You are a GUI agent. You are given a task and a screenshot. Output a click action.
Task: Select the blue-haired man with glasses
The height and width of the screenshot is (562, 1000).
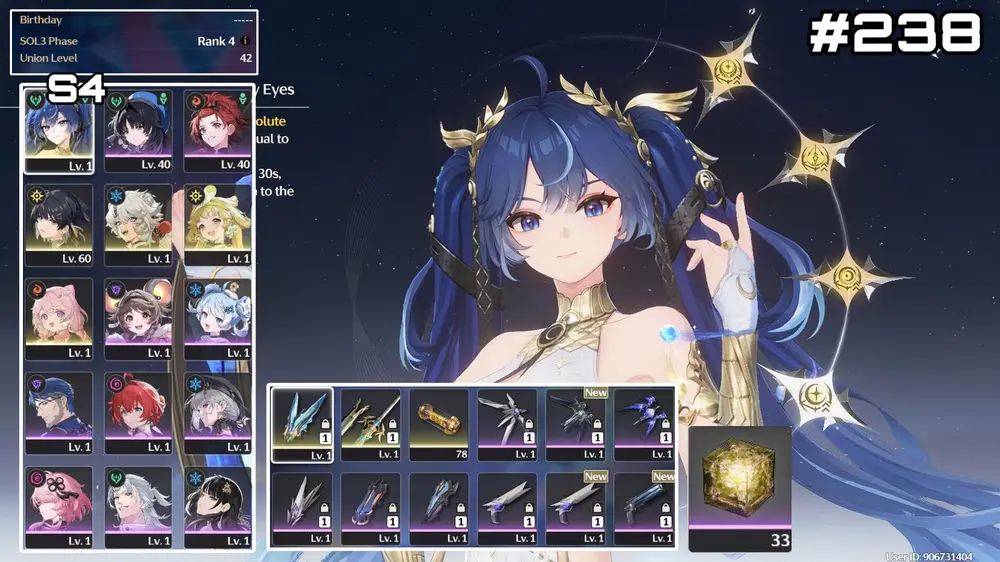click(59, 413)
